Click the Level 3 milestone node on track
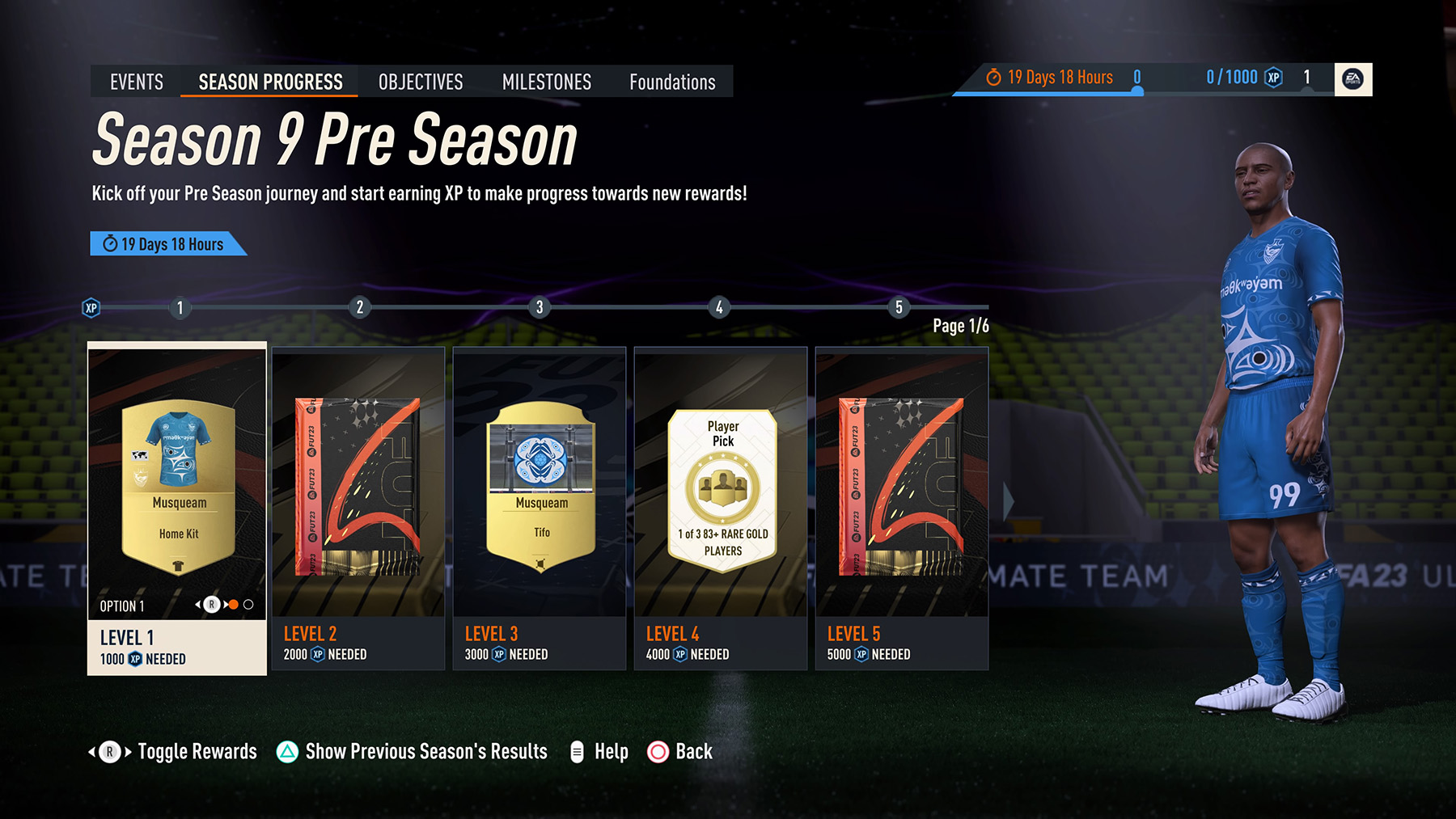1456x819 pixels. coord(540,307)
